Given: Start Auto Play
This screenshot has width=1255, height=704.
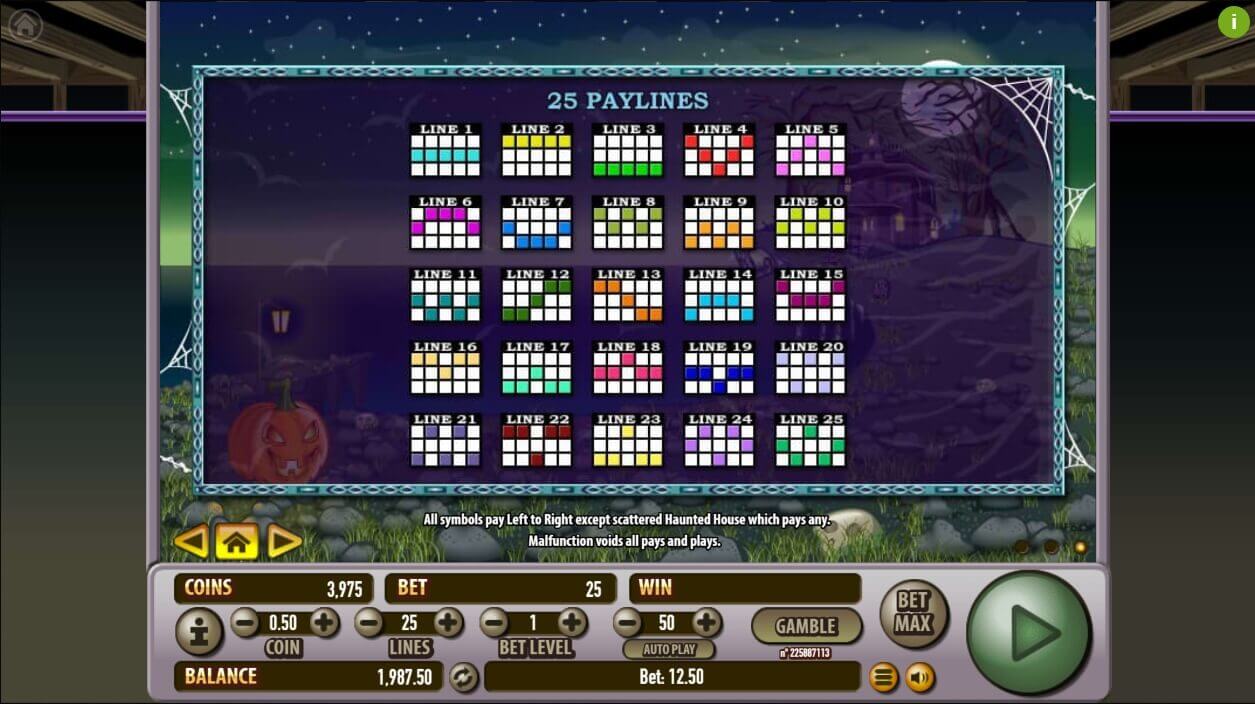Looking at the screenshot, I should (x=669, y=649).
